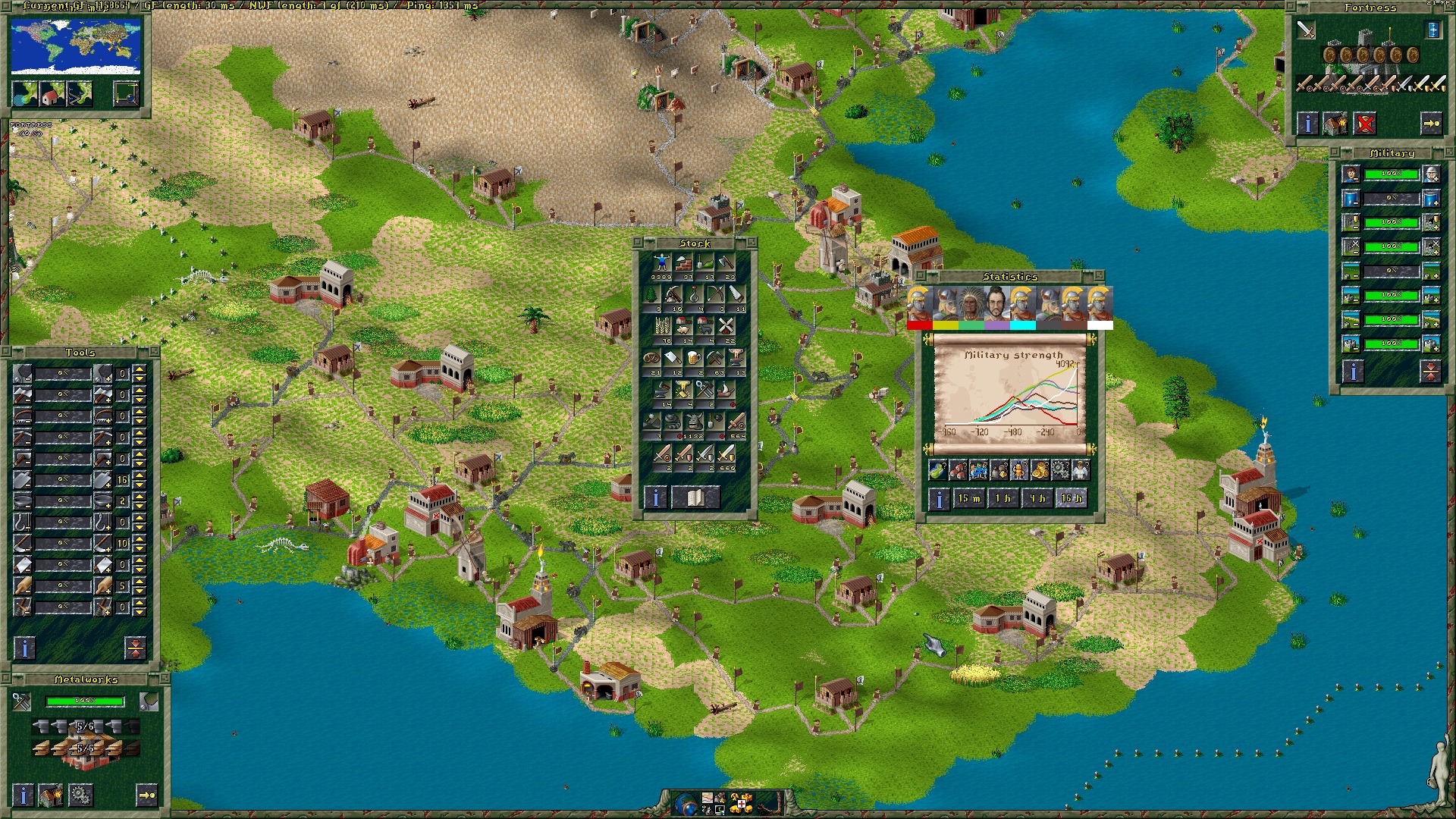The width and height of the screenshot is (1456, 819).
Task: Show the 15 m statistics timeframe
Action: pyautogui.click(x=968, y=498)
